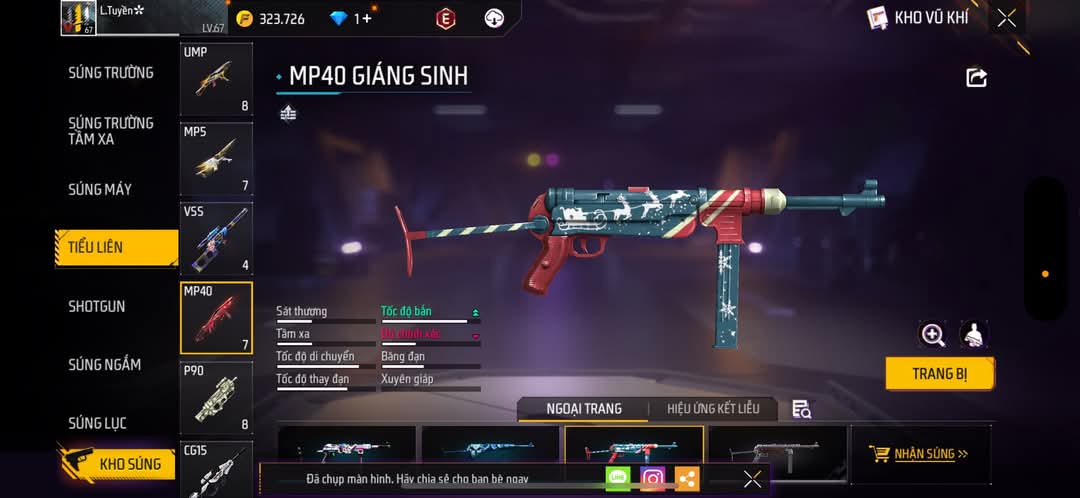
Task: Equip the weapon with TRANG BỊ button
Action: [939, 373]
